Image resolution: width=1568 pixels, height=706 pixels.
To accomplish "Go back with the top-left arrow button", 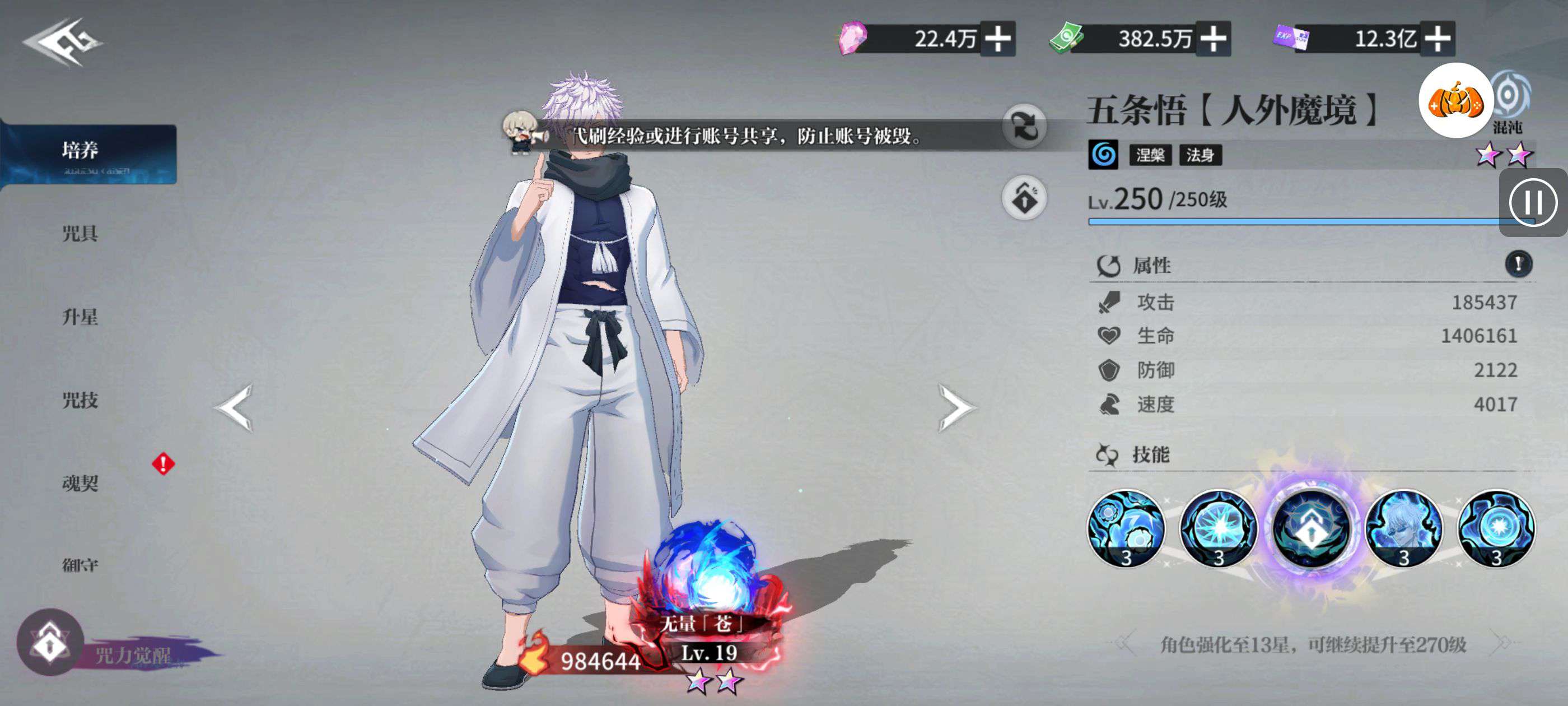I will click(x=62, y=42).
